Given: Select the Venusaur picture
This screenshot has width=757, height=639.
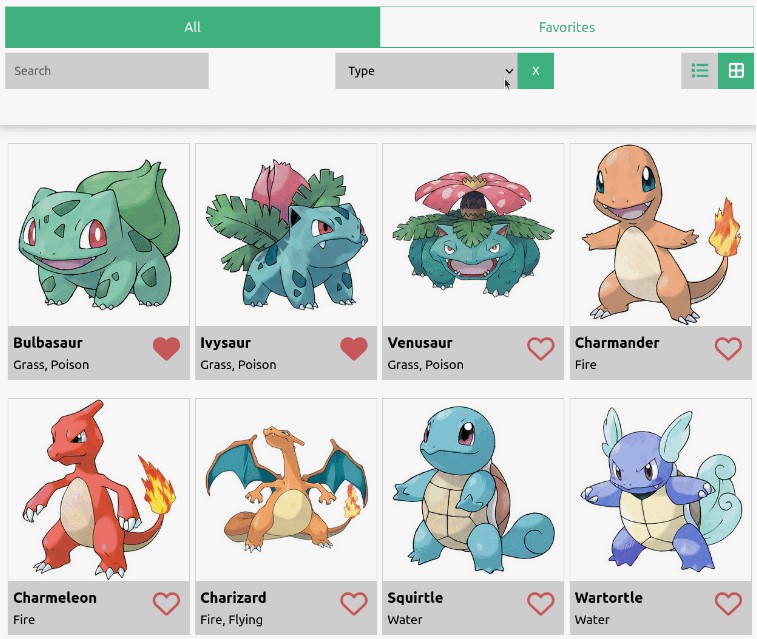Looking at the screenshot, I should click(473, 235).
